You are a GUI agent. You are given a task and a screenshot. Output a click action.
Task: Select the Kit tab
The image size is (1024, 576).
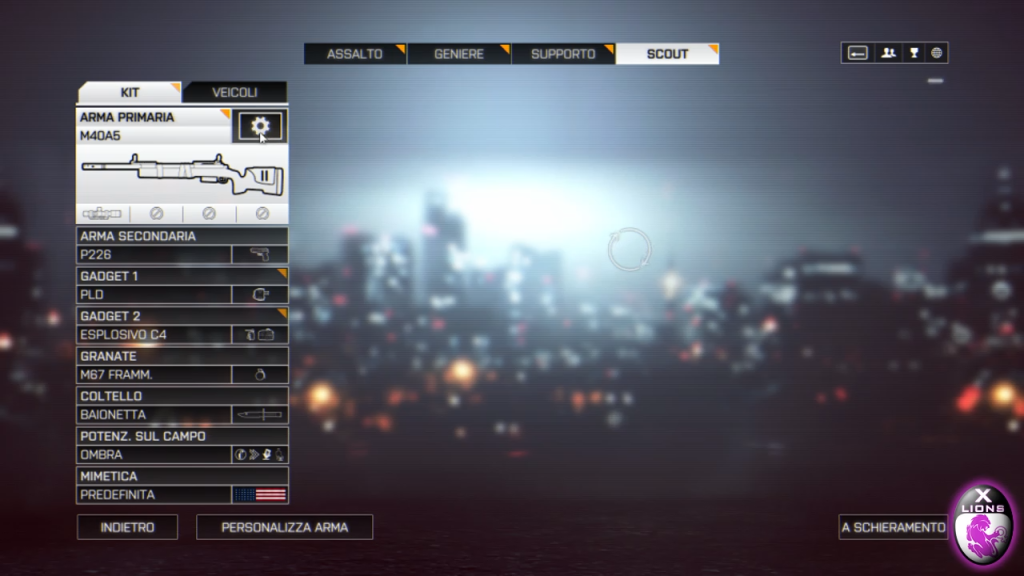[130, 93]
